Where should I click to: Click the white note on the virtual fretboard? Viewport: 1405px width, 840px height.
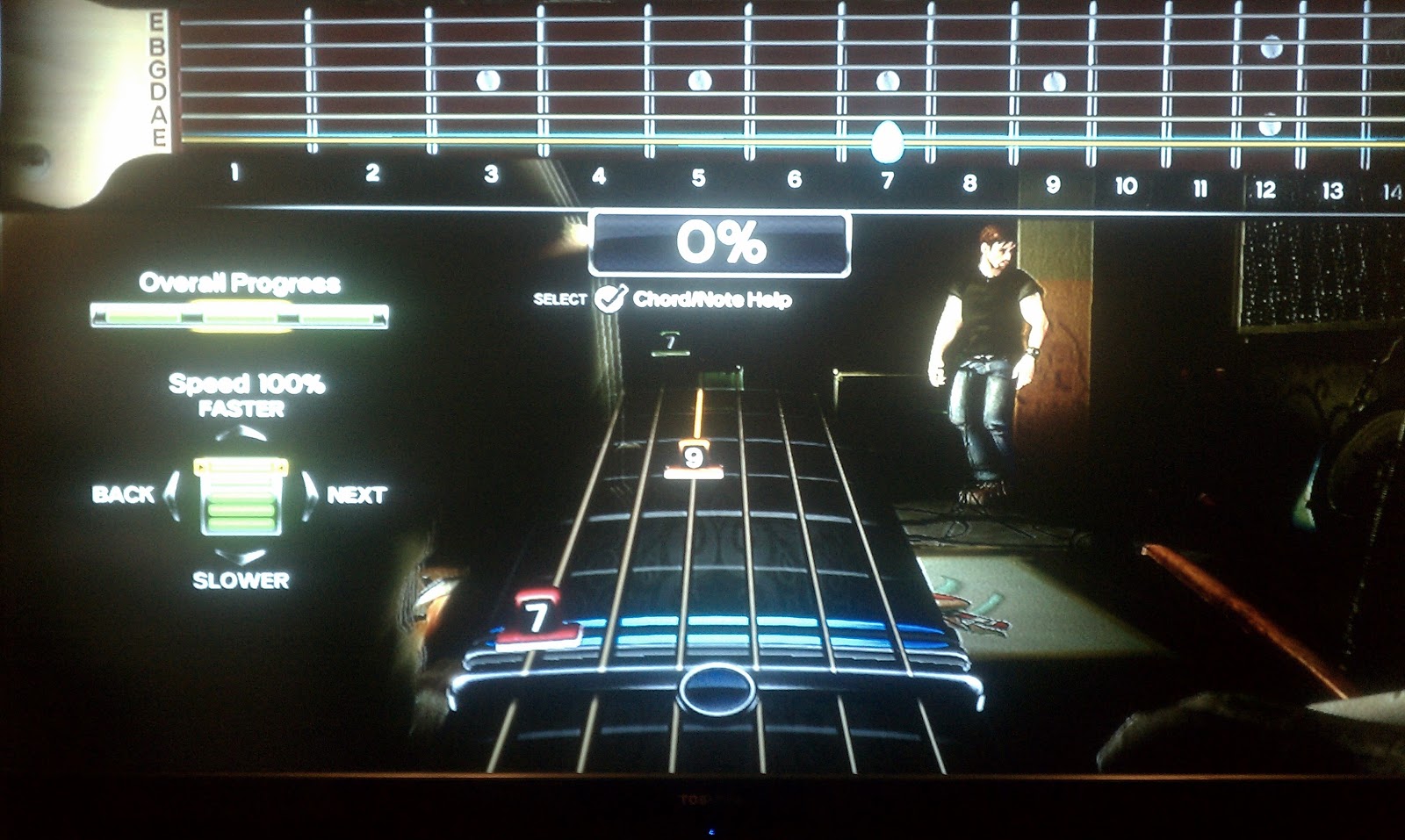click(888, 140)
